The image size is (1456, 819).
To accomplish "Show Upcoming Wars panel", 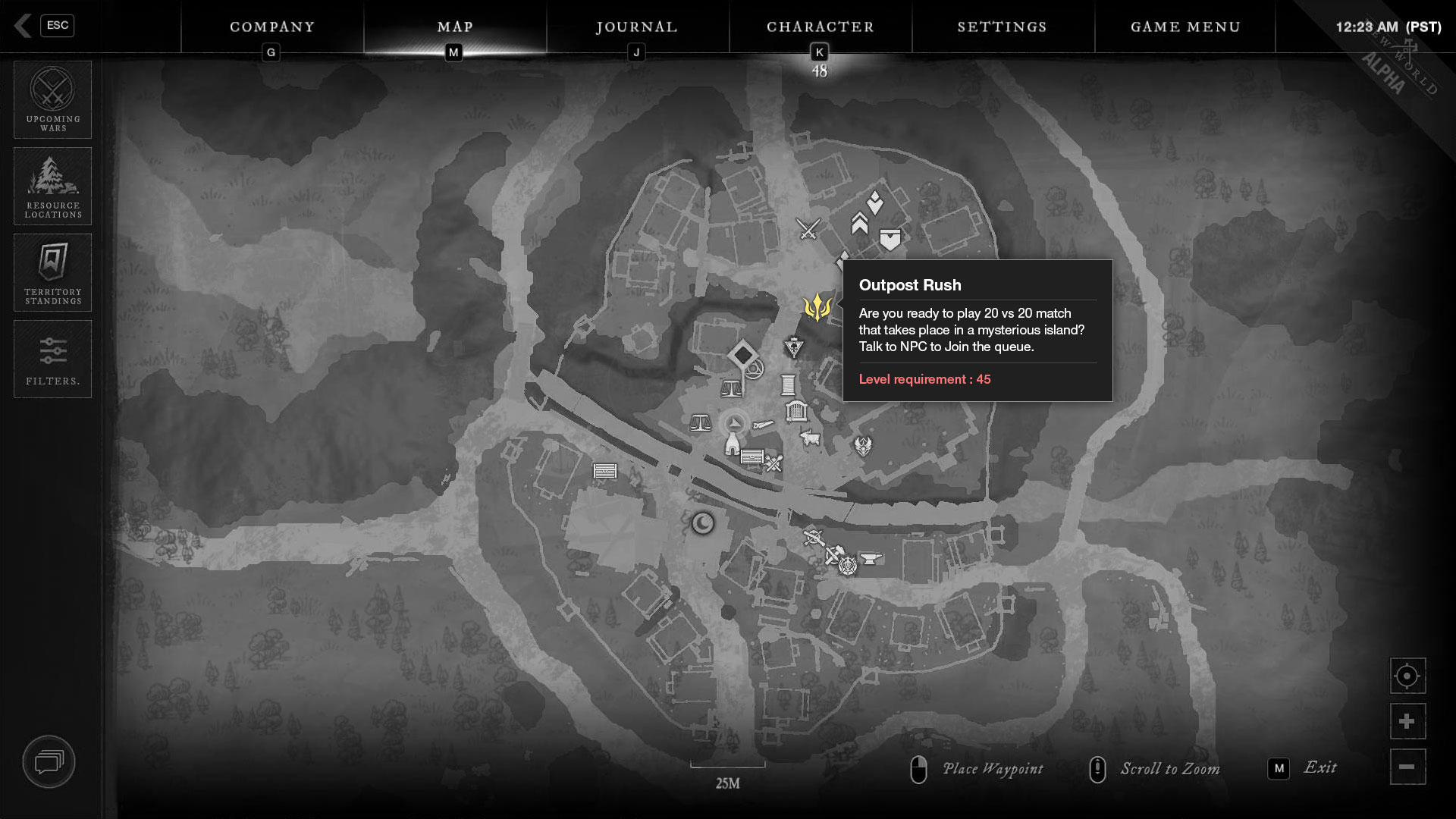I will click(x=52, y=99).
